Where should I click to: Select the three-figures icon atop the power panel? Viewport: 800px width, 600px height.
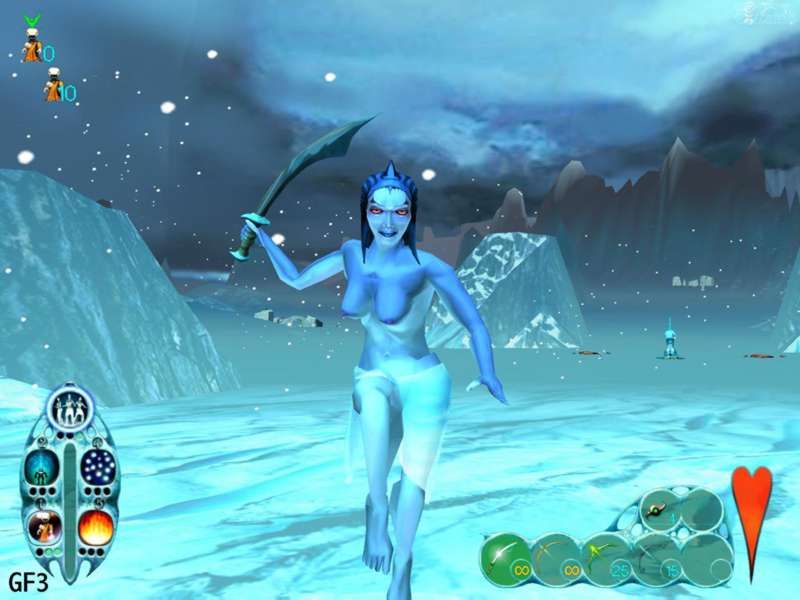[70, 408]
